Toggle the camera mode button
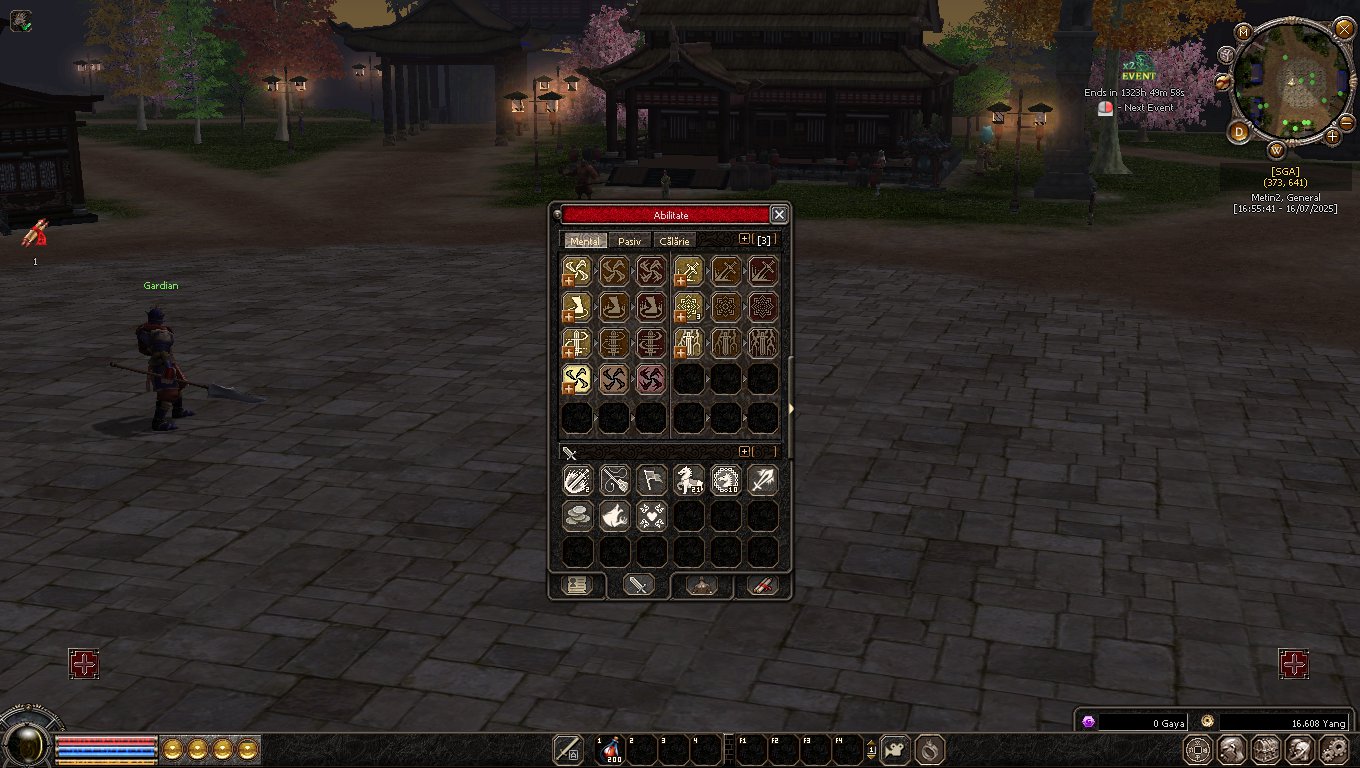This screenshot has width=1360, height=768. click(897, 749)
